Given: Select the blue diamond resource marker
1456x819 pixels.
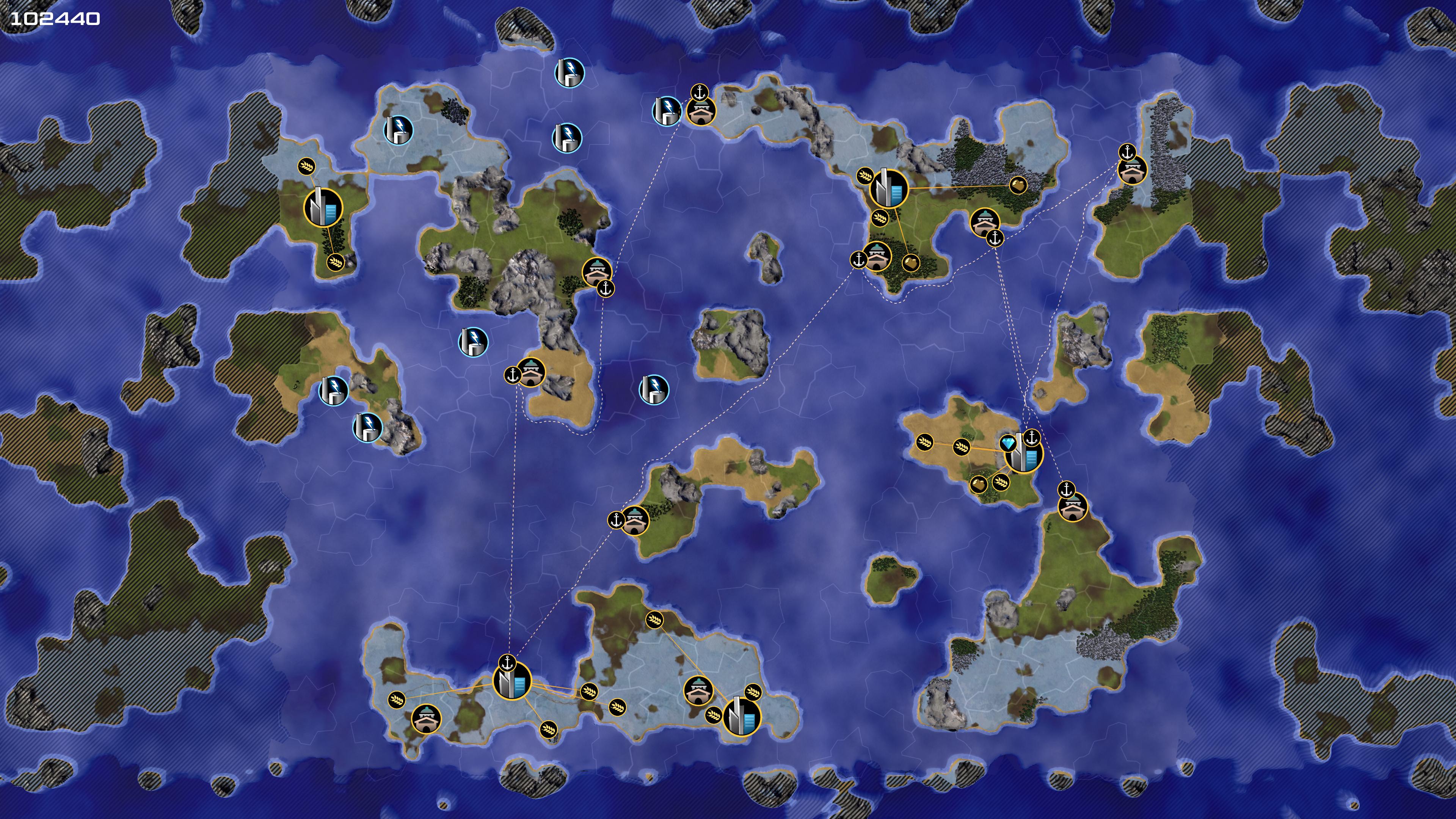Looking at the screenshot, I should [x=1008, y=442].
